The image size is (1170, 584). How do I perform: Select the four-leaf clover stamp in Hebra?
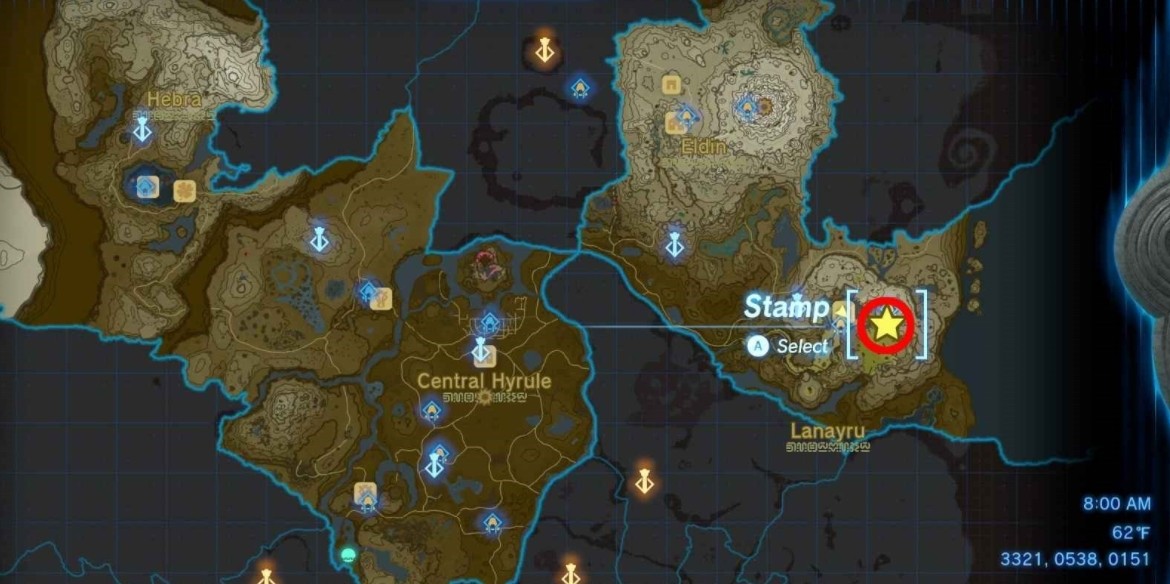[184, 191]
